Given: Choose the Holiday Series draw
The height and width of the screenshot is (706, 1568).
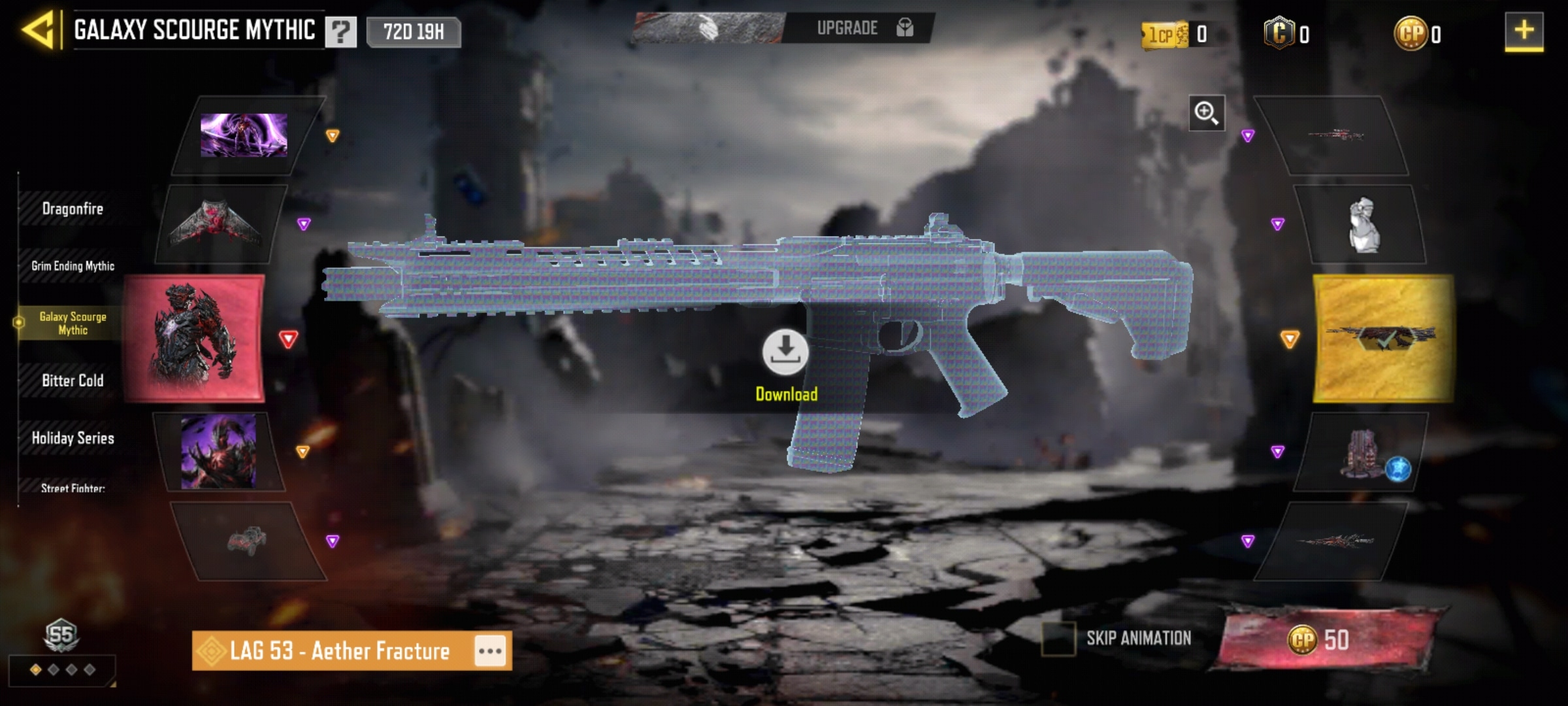Looking at the screenshot, I should [x=73, y=438].
